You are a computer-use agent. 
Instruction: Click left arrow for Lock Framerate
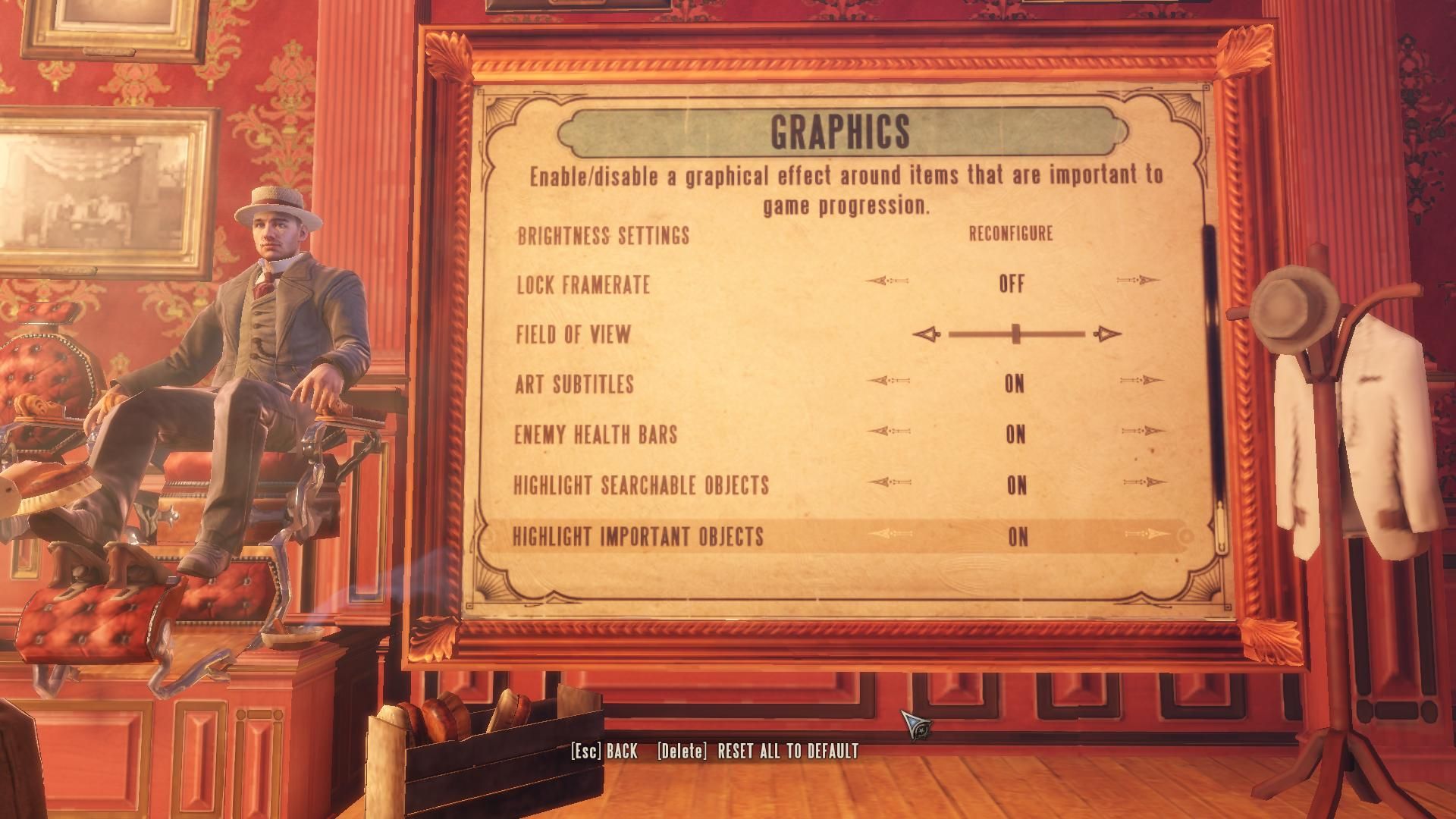tap(886, 281)
